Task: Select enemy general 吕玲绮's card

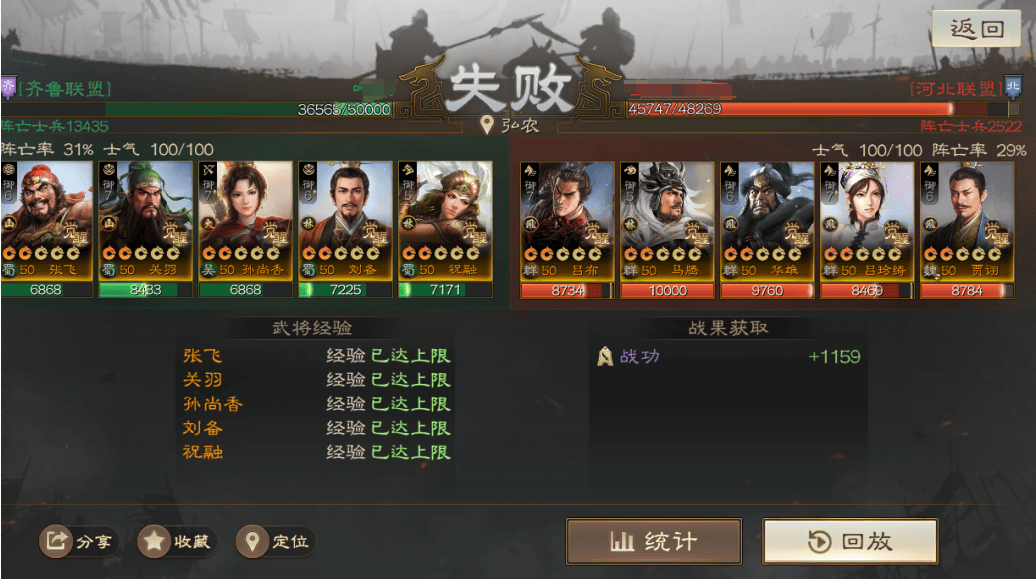Action: 867,220
